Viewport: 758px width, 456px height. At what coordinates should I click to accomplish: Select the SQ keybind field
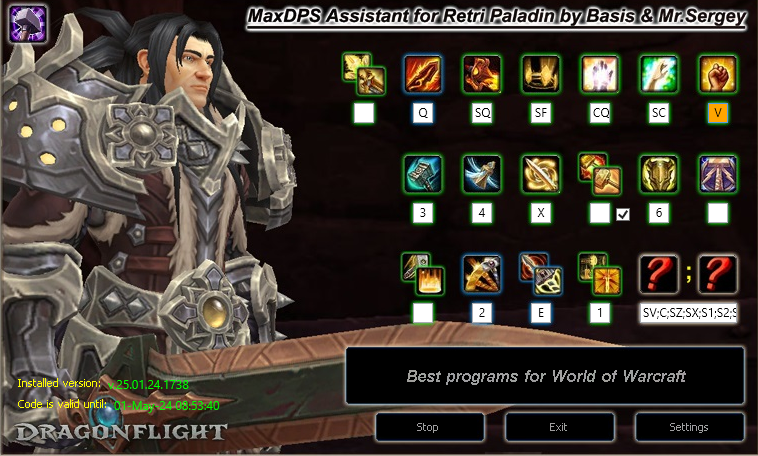482,113
